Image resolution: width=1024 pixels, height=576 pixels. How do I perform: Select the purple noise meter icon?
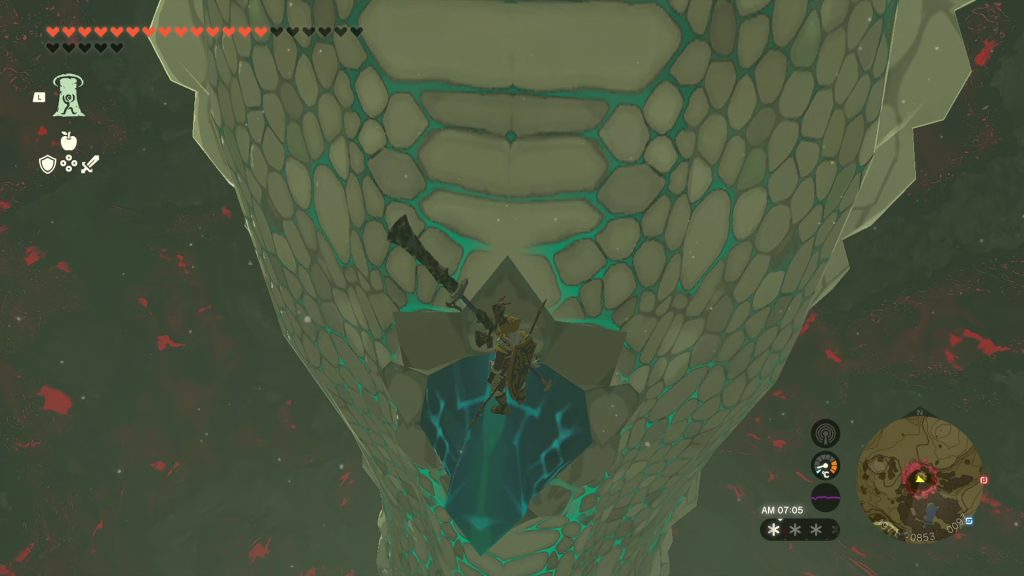pos(825,497)
